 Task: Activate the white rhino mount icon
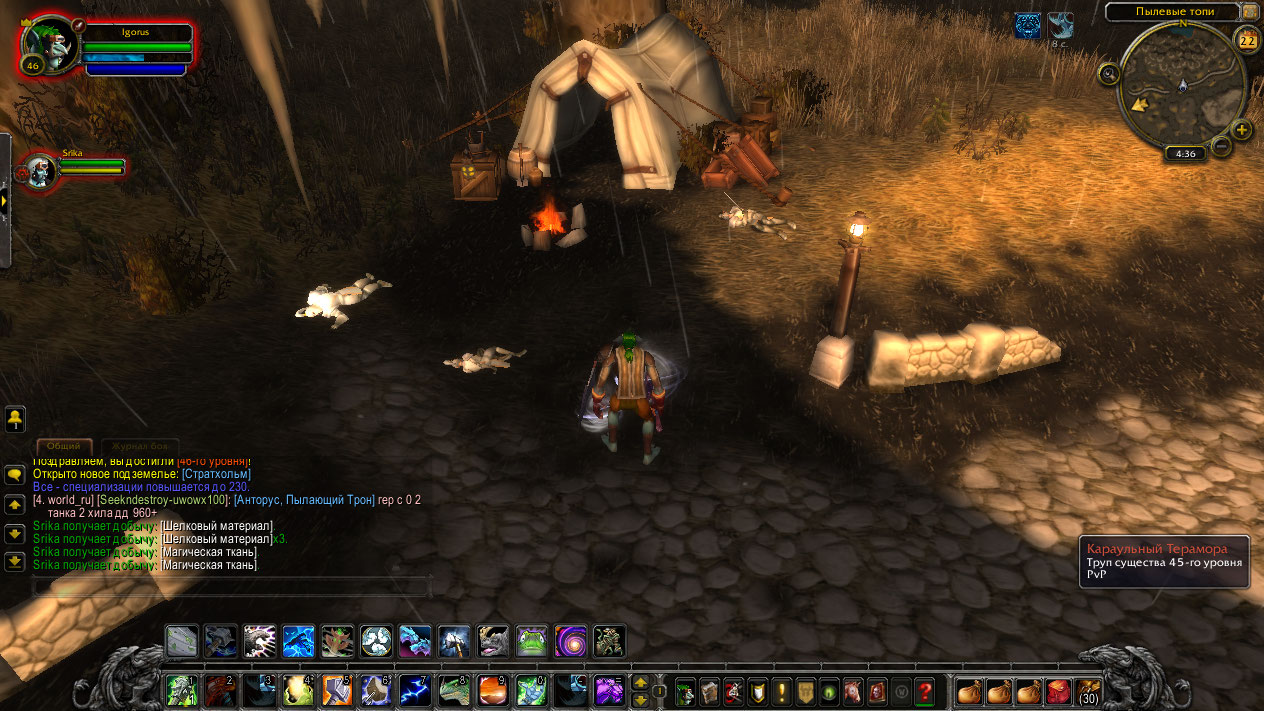click(493, 641)
